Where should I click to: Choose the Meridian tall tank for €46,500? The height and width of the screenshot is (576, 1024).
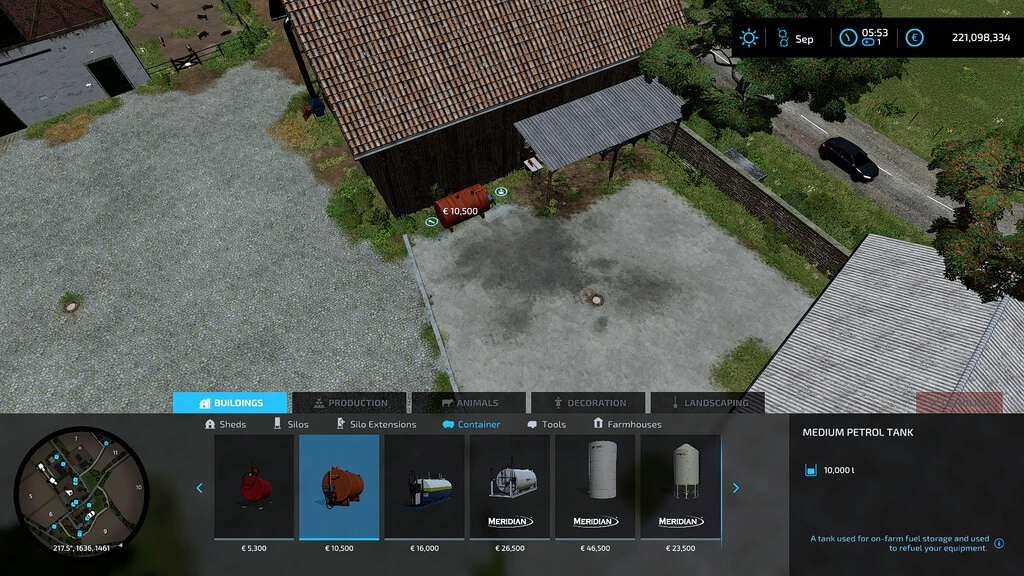tap(595, 487)
